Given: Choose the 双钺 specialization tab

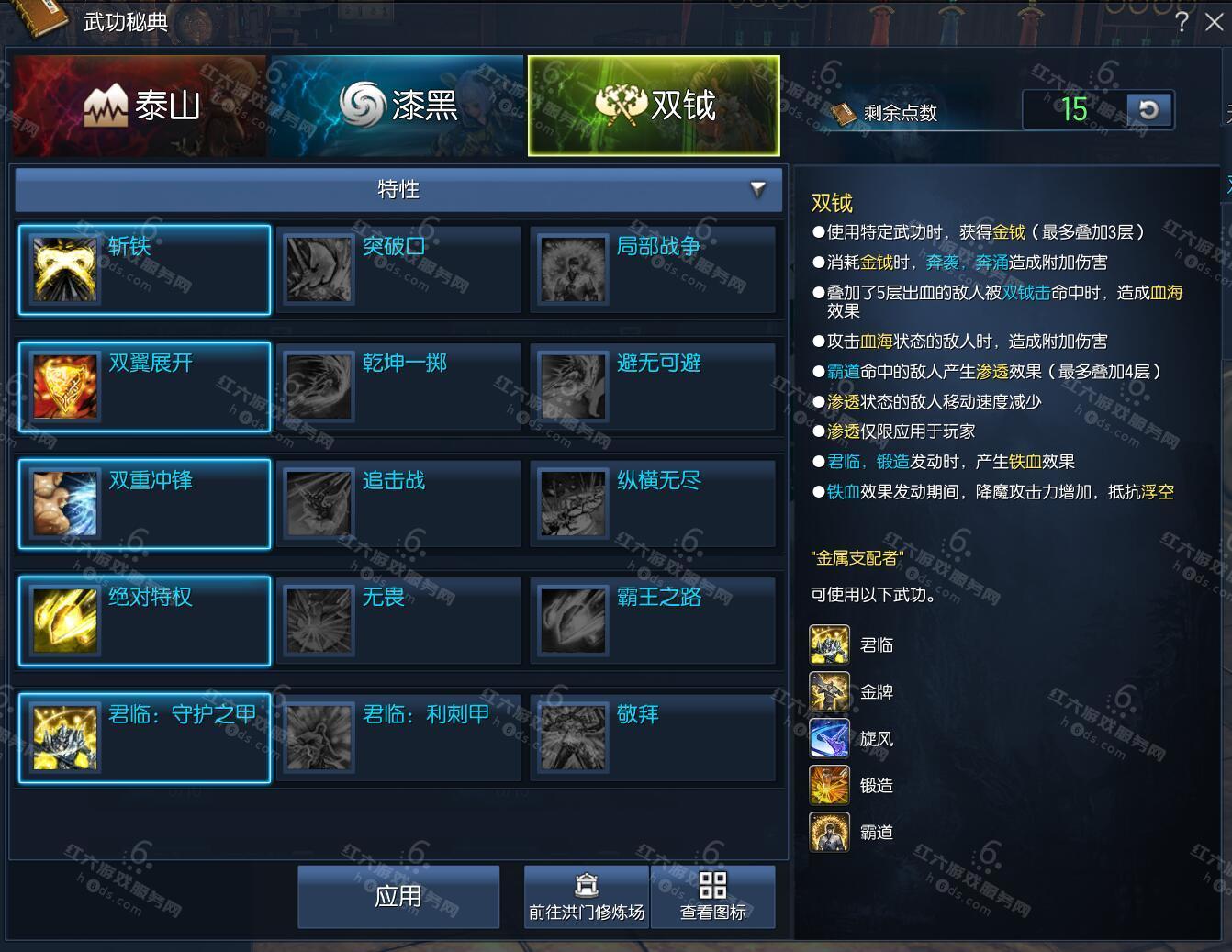Looking at the screenshot, I should [654, 106].
